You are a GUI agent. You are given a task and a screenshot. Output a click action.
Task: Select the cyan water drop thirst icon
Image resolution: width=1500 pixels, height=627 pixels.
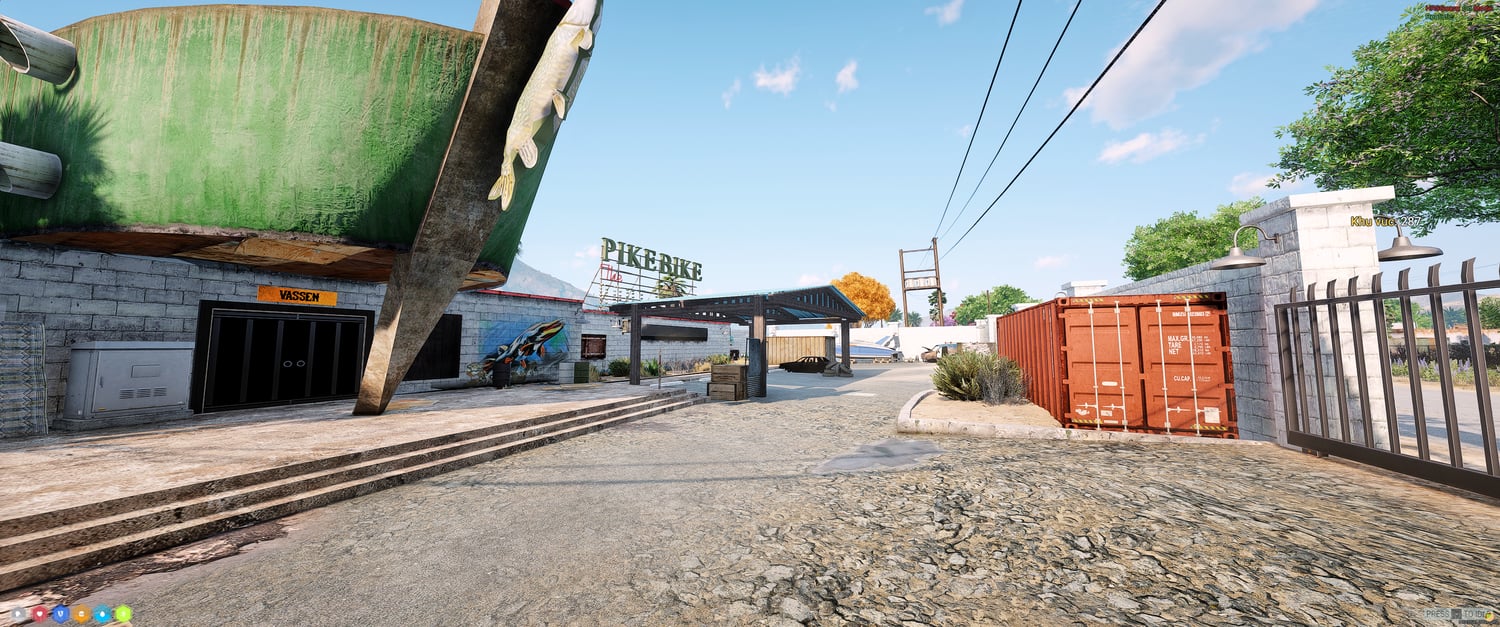pyautogui.click(x=102, y=614)
